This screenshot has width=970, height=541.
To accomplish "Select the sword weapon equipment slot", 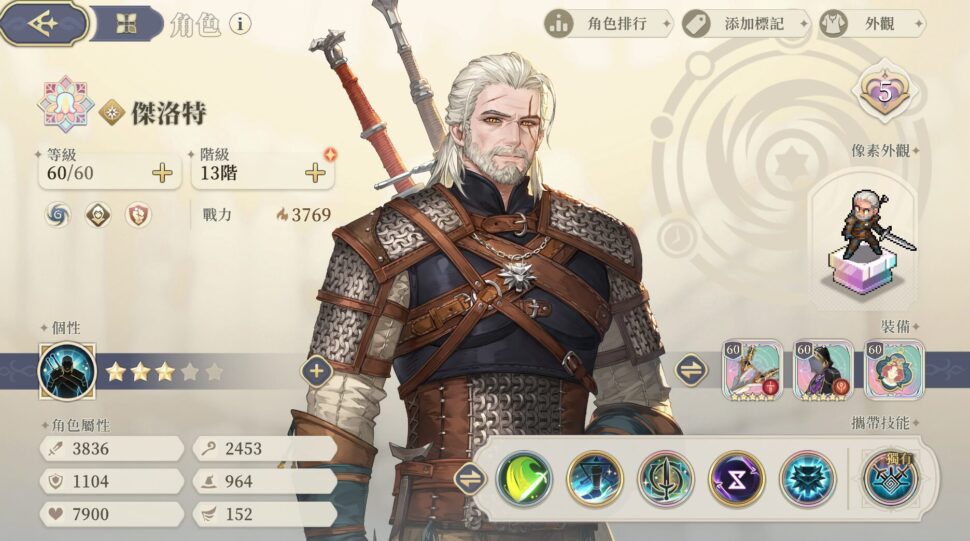I will click(753, 370).
